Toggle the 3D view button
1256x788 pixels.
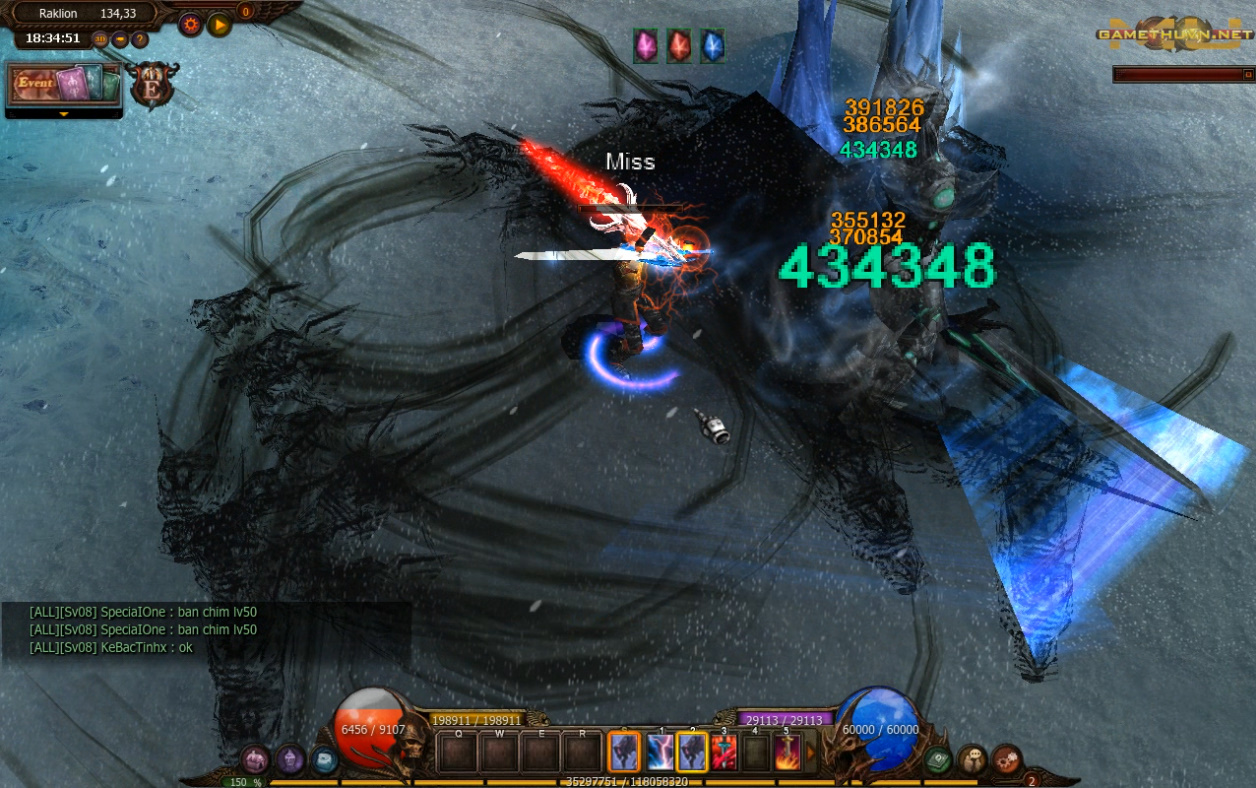click(x=100, y=39)
